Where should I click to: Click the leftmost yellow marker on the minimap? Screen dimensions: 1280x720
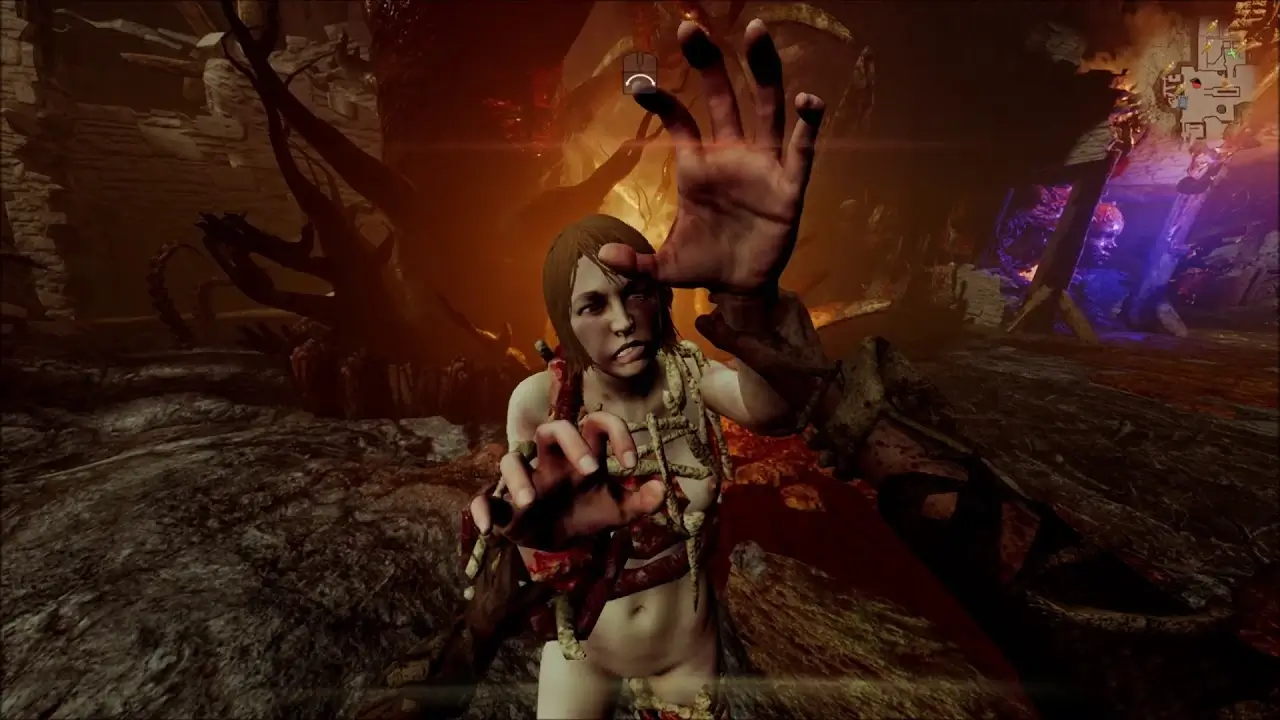pos(1170,68)
